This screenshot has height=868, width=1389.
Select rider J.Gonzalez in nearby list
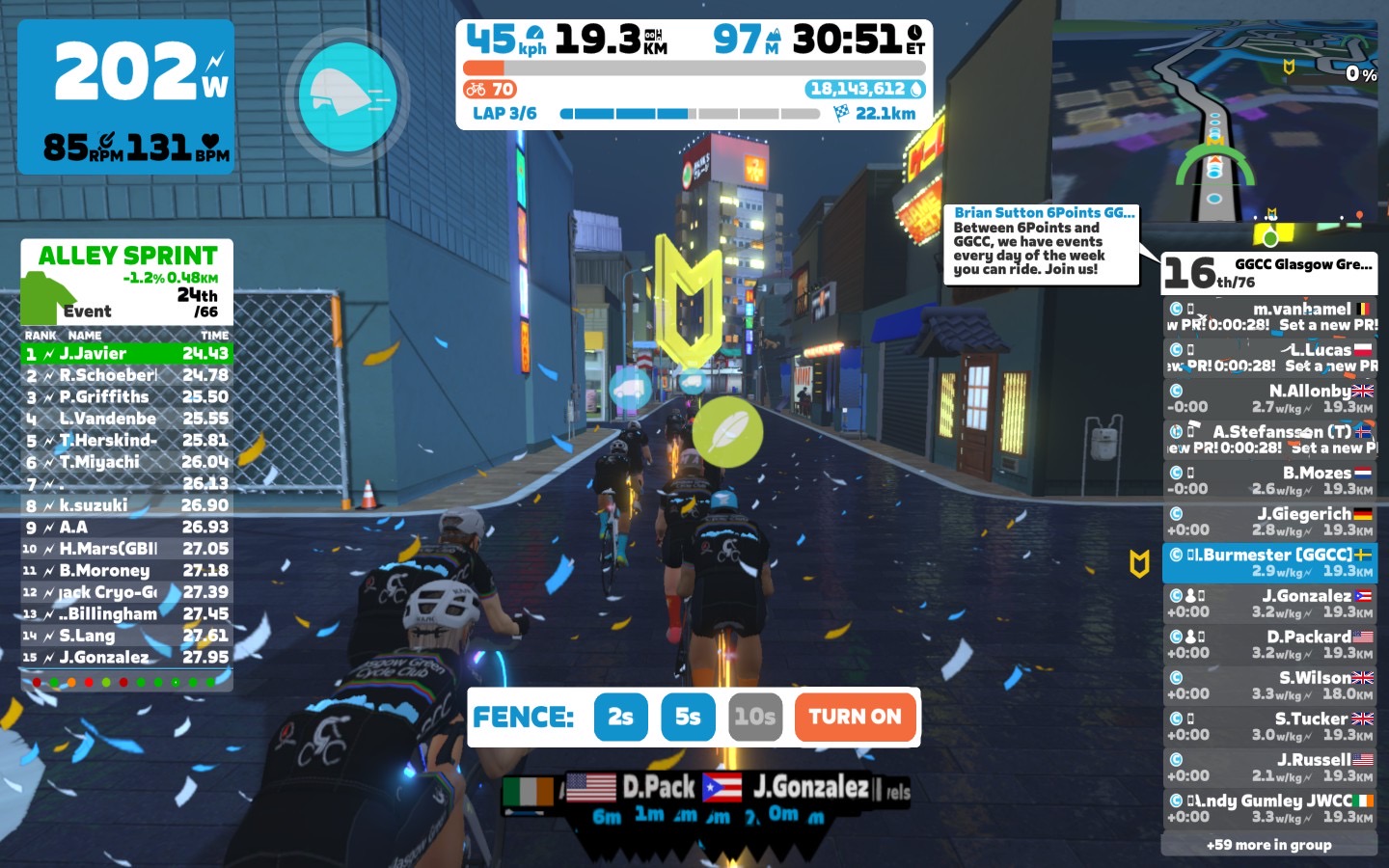tap(1269, 604)
